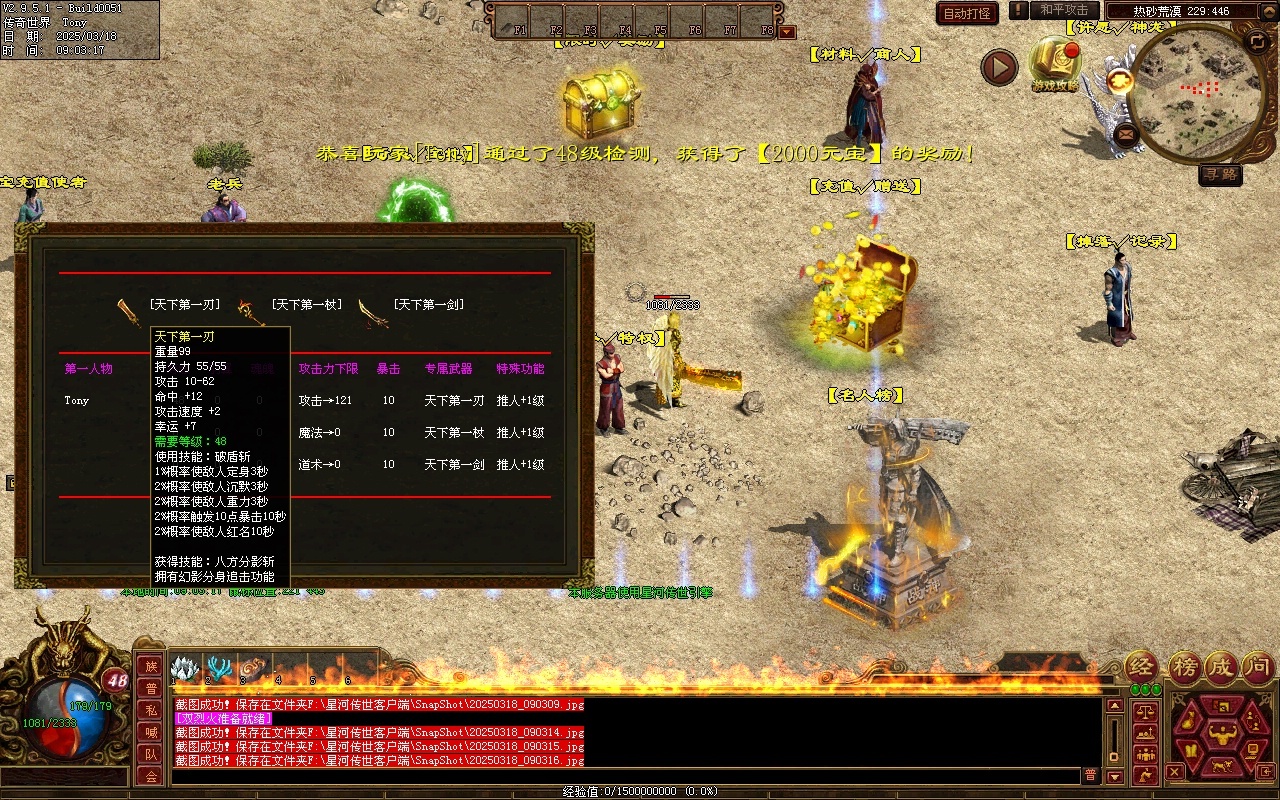The height and width of the screenshot is (800, 1280).
Task: Expand the hotkey bar dropdown arrow
Action: pos(787,32)
